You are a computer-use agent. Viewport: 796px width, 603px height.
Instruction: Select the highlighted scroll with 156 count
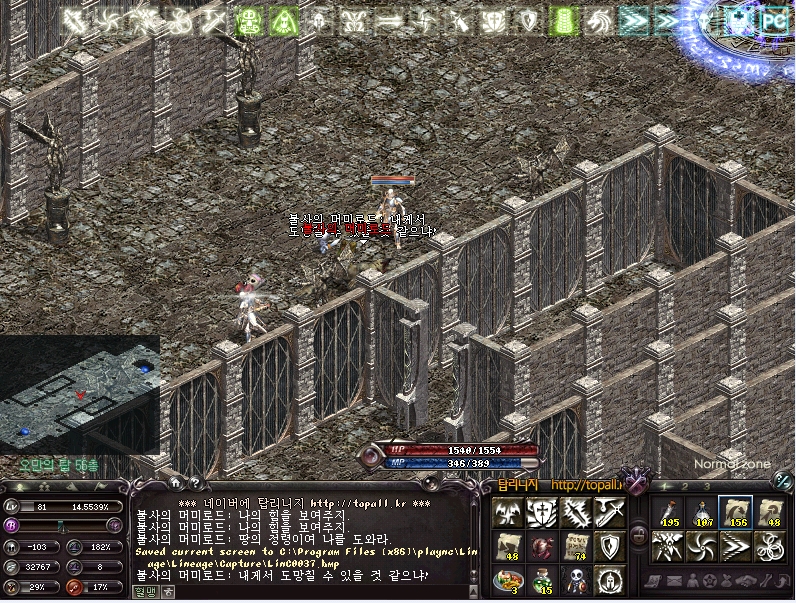[735, 512]
